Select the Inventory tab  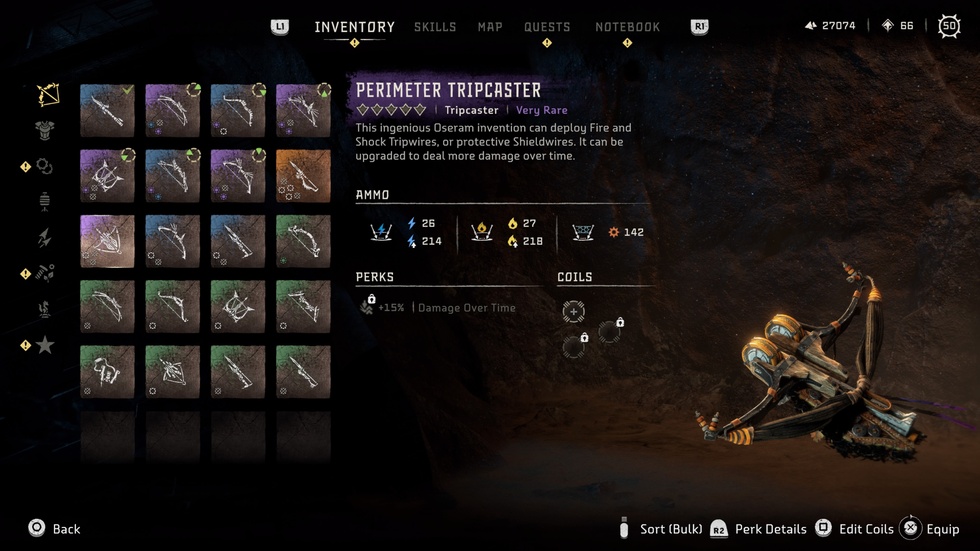[x=354, y=27]
